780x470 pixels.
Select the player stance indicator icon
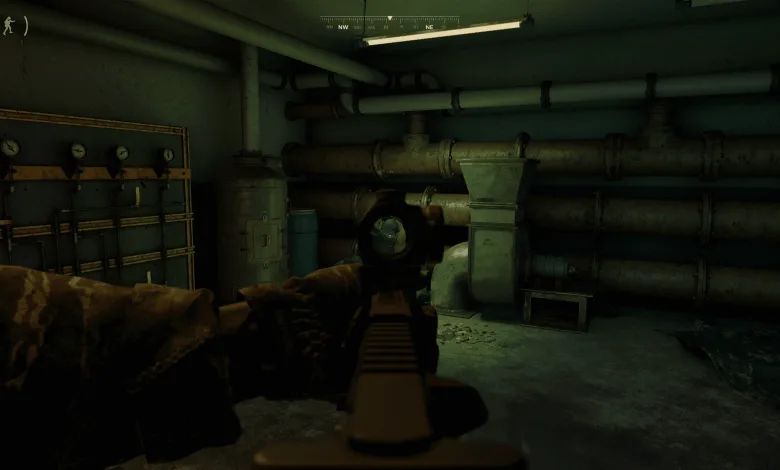[x=9, y=25]
